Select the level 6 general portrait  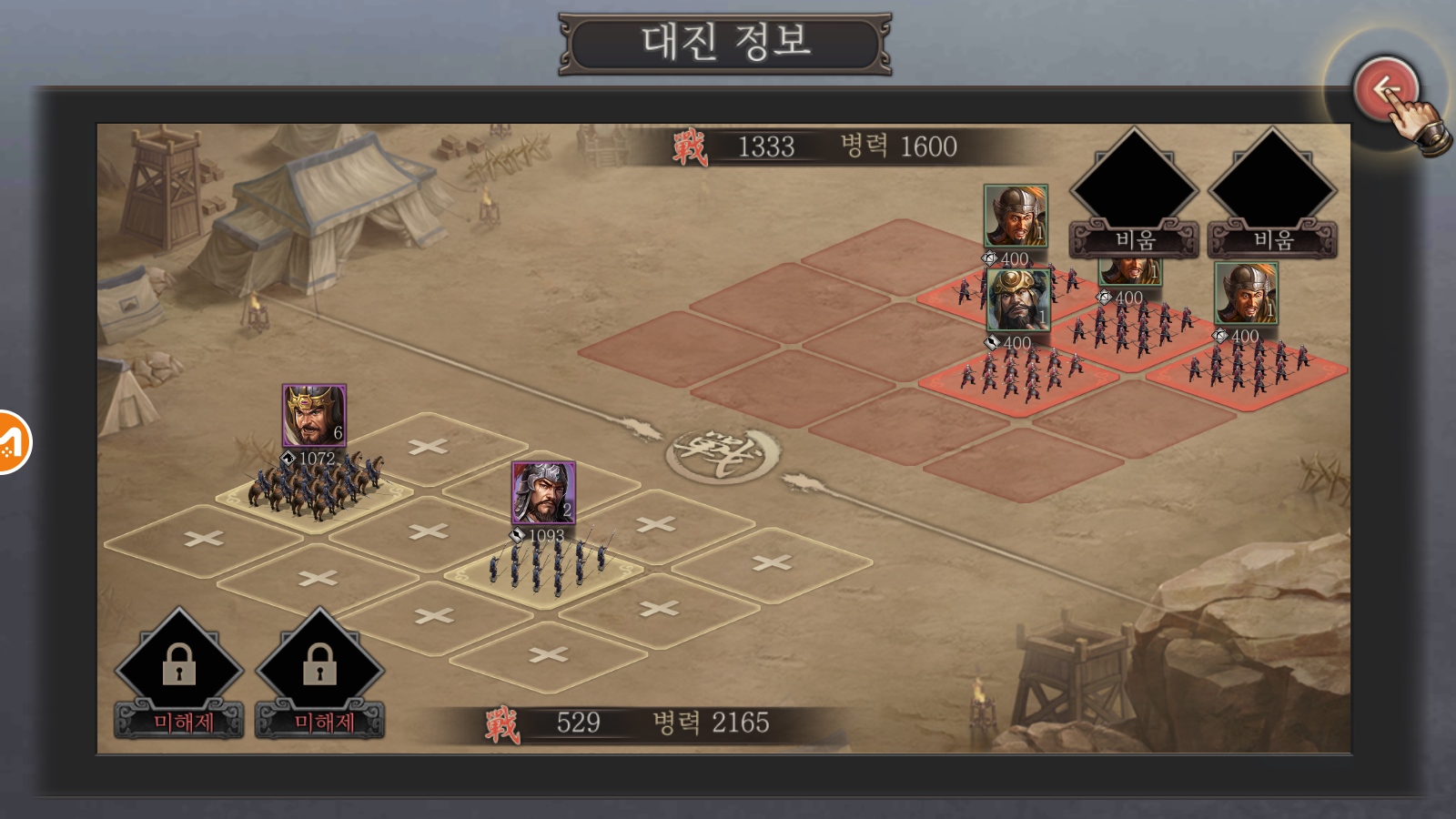(x=314, y=415)
